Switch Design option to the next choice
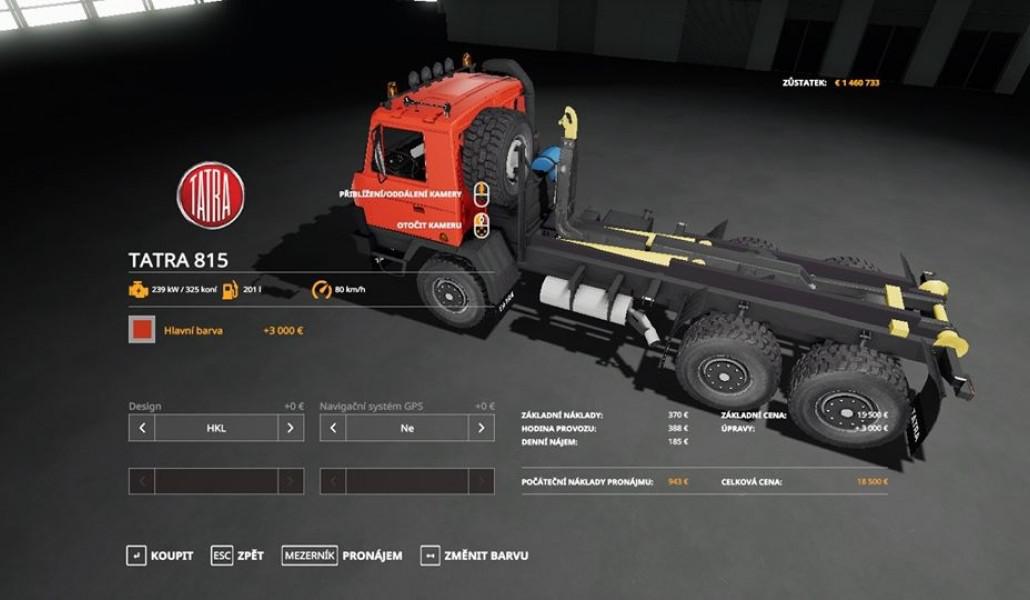 tap(291, 428)
